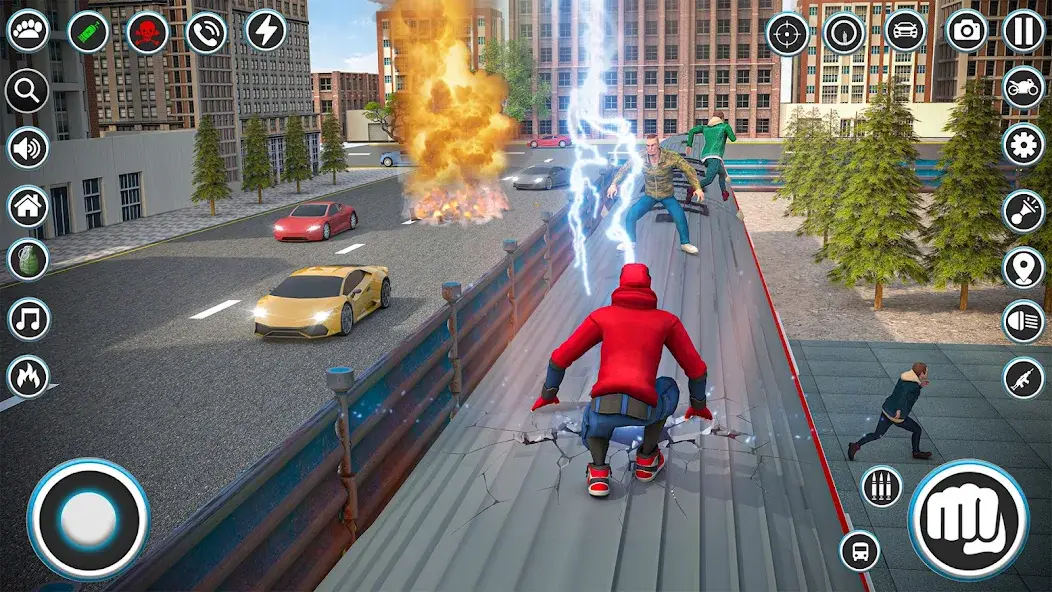Screen dimensions: 1052x592
Task: Tap the paw print icon
Action: [28, 30]
